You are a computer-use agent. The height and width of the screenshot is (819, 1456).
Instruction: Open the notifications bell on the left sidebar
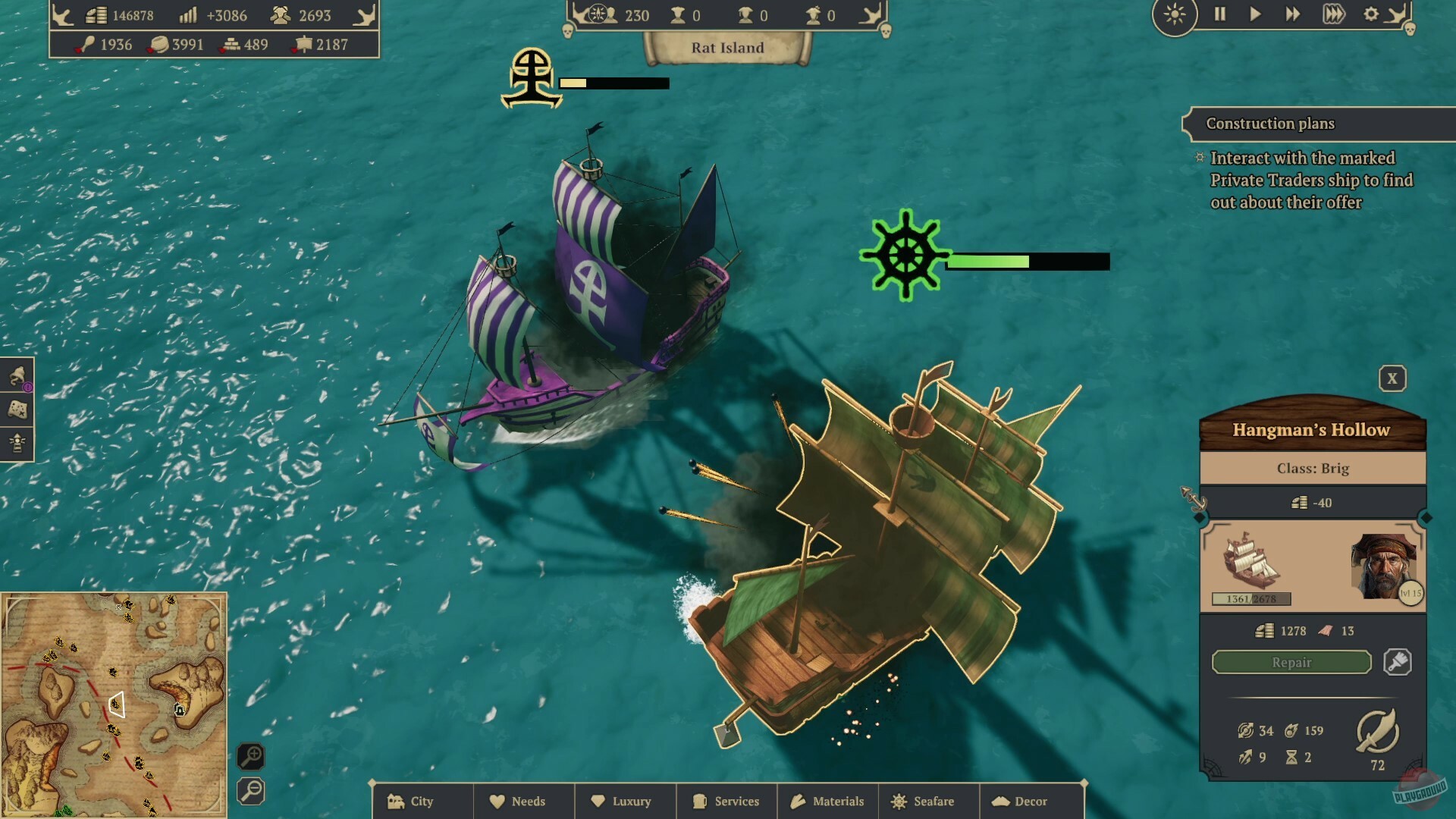tap(17, 375)
